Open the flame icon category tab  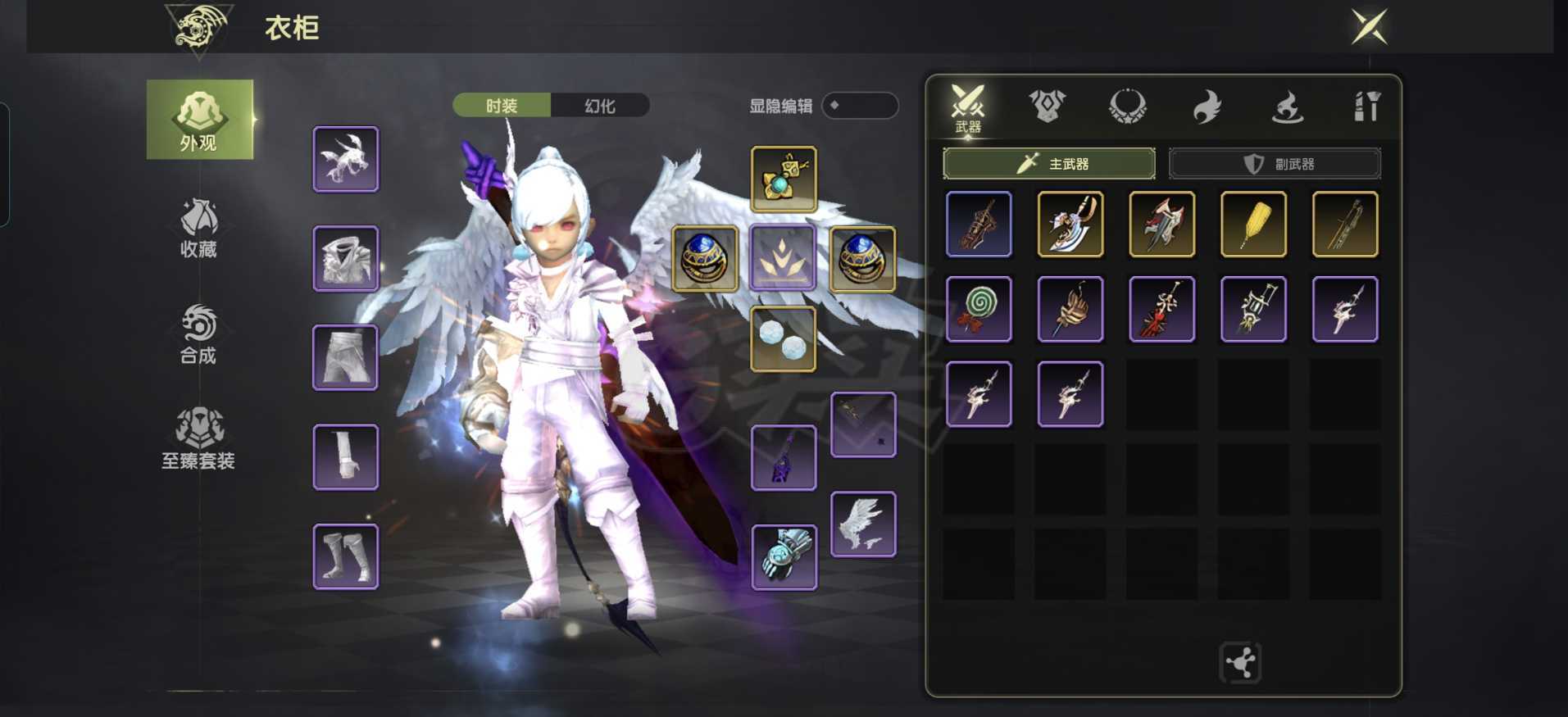(x=1207, y=107)
